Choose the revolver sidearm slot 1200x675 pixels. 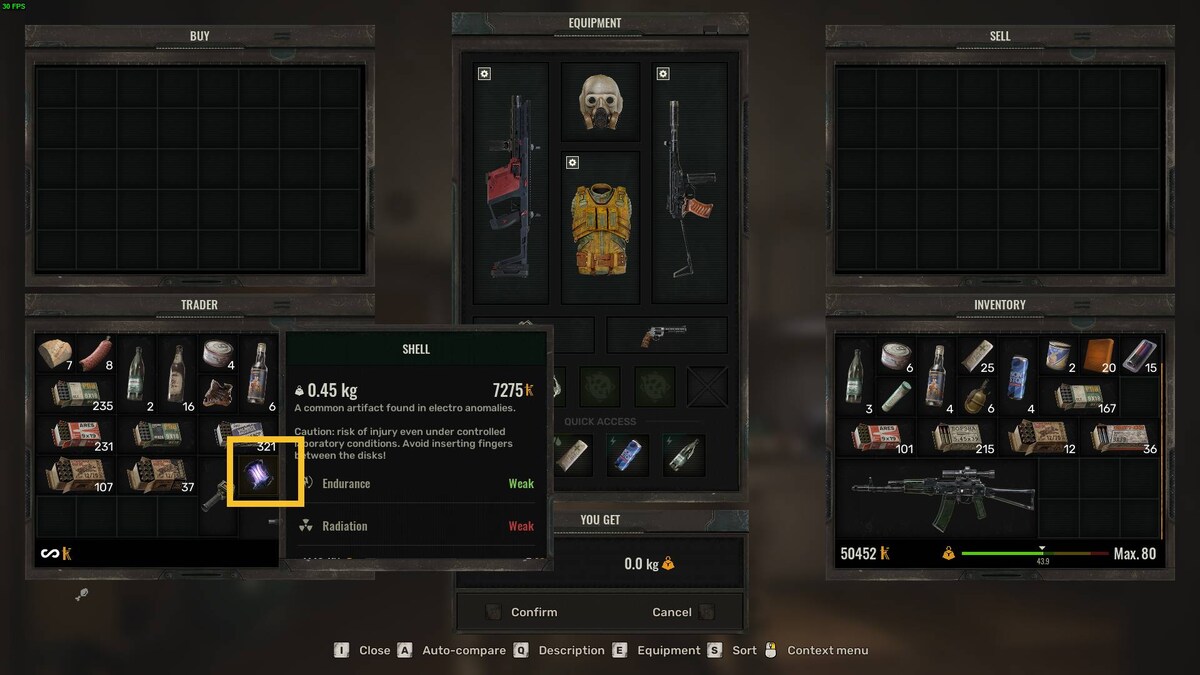[x=666, y=336]
